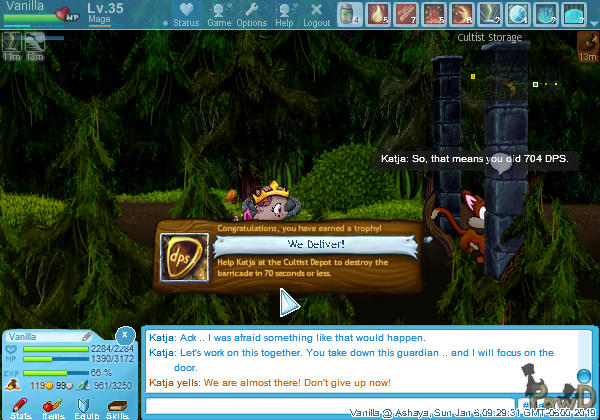
Task: Activate the lightning strike skill
Action: [x=489, y=14]
